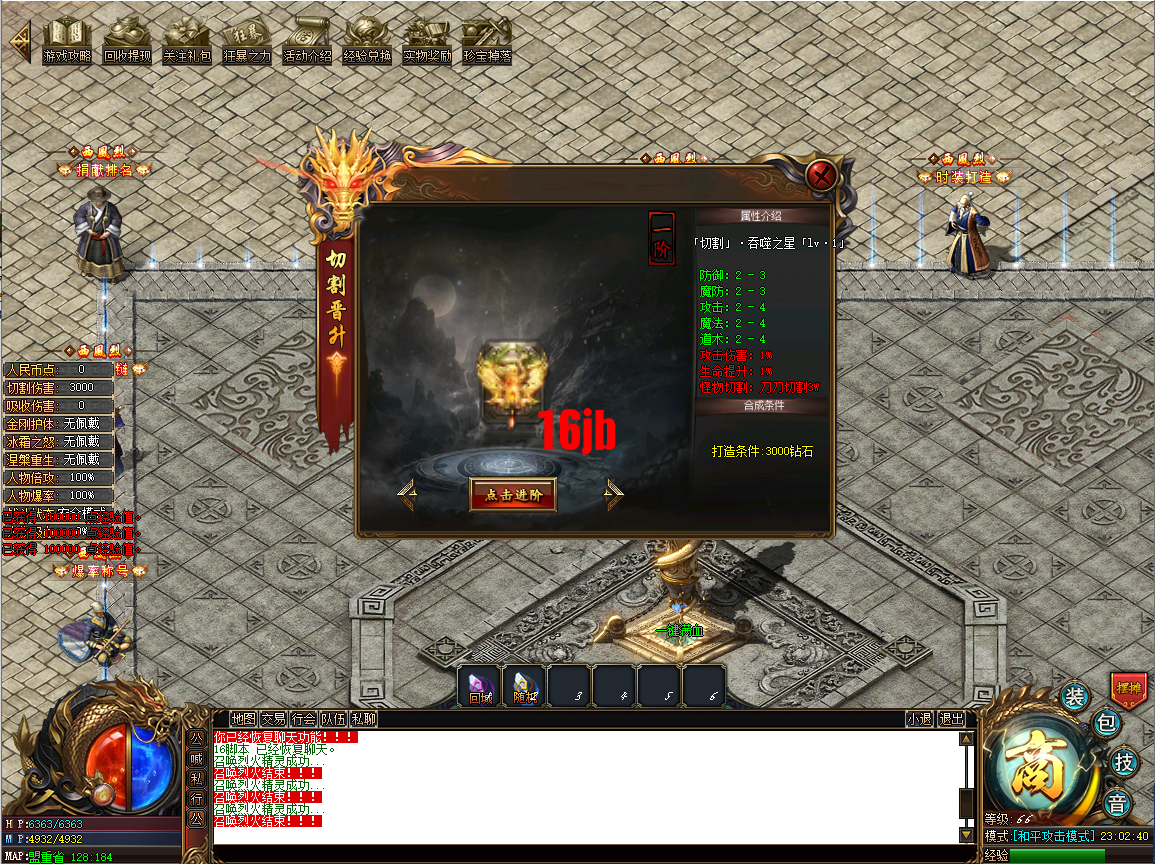The image size is (1155, 864).
Task: Open the 行会 guild tab
Action: point(304,719)
